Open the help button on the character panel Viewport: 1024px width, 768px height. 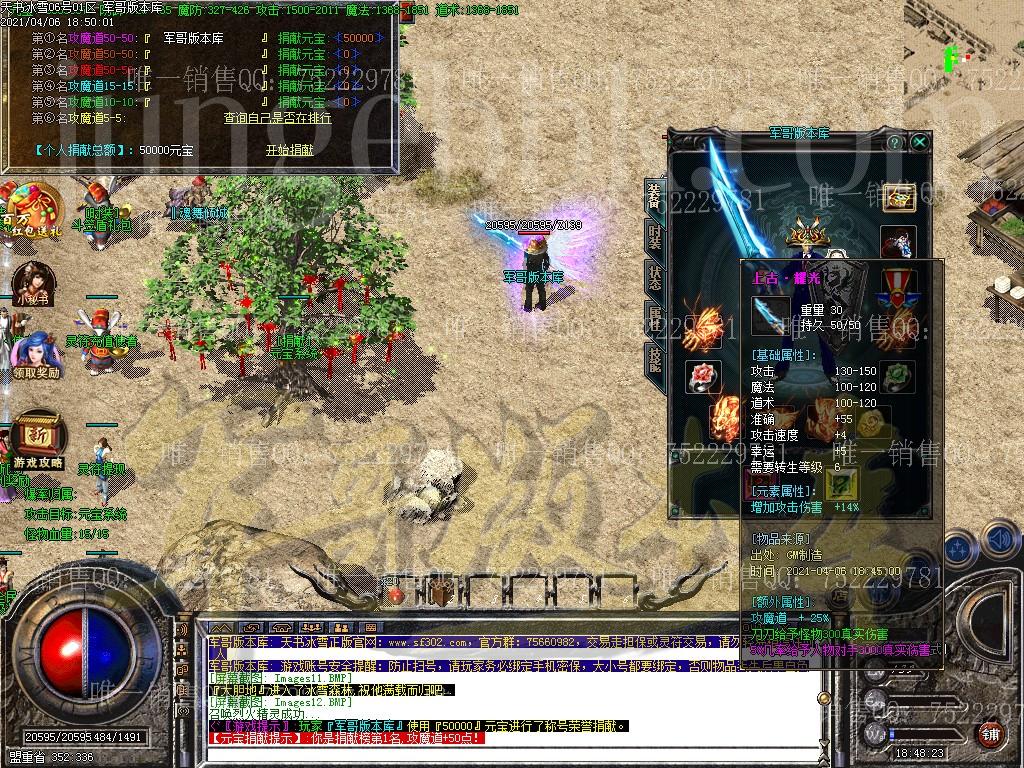[895, 142]
